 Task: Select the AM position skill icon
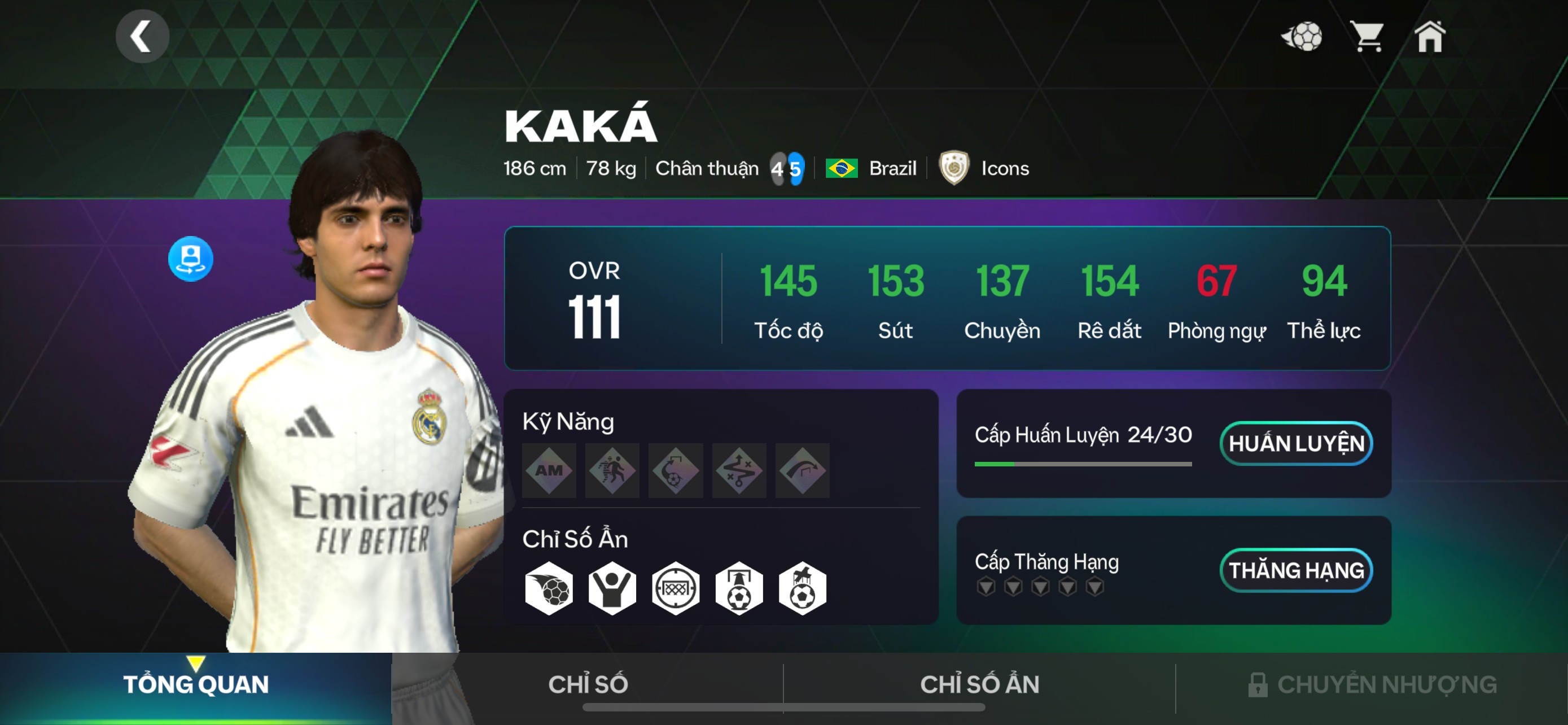point(549,470)
